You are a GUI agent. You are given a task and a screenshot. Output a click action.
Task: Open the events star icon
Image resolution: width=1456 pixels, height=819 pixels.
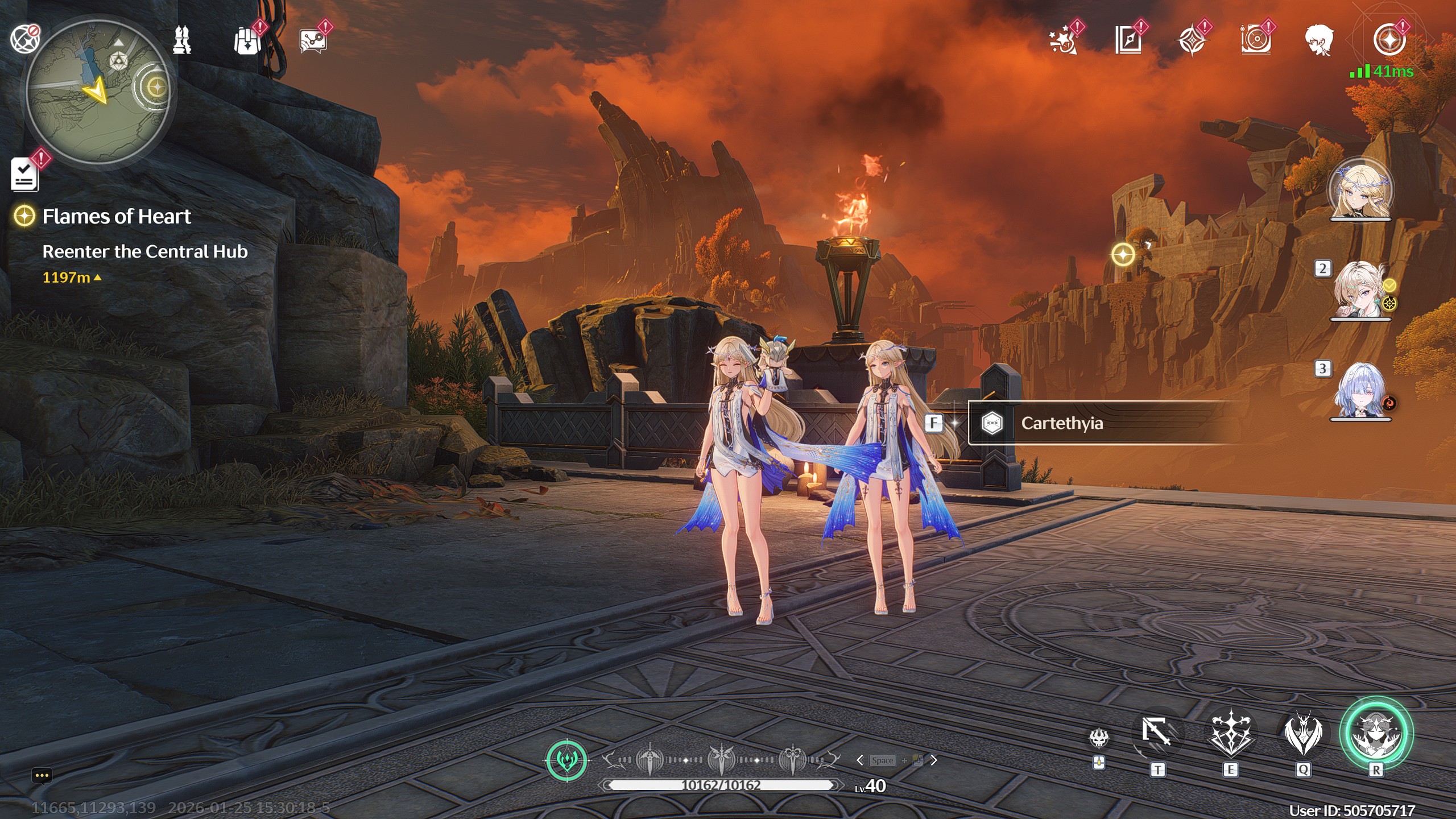[x=1064, y=41]
